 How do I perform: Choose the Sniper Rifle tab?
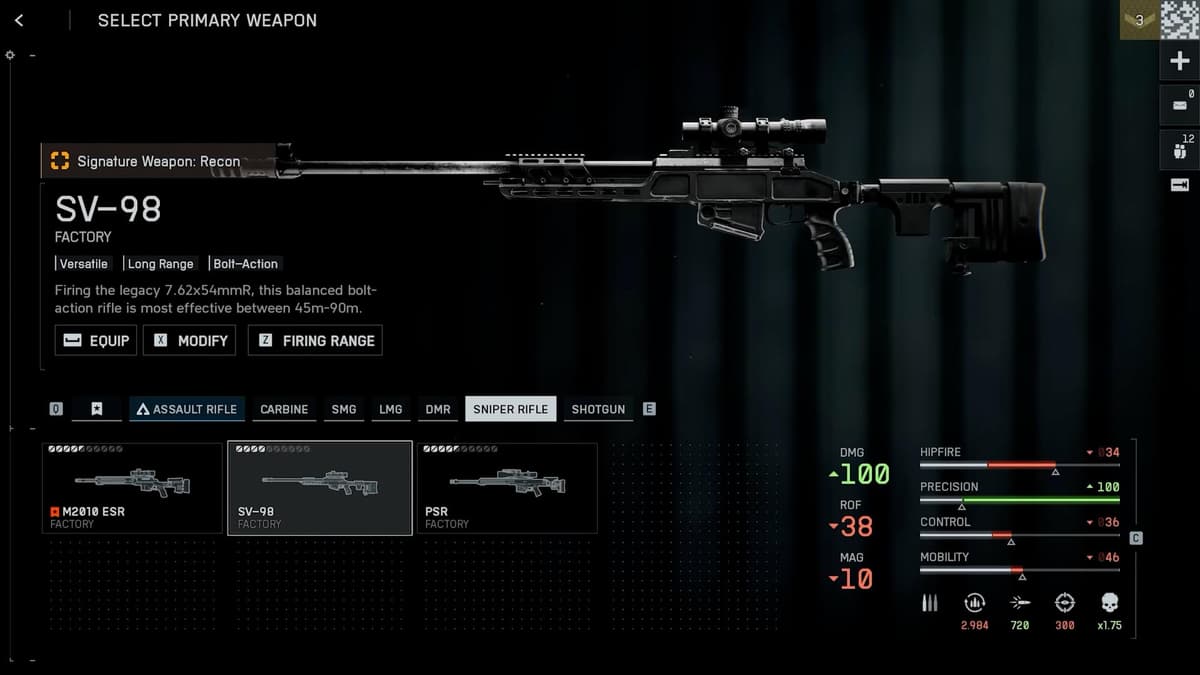click(510, 409)
